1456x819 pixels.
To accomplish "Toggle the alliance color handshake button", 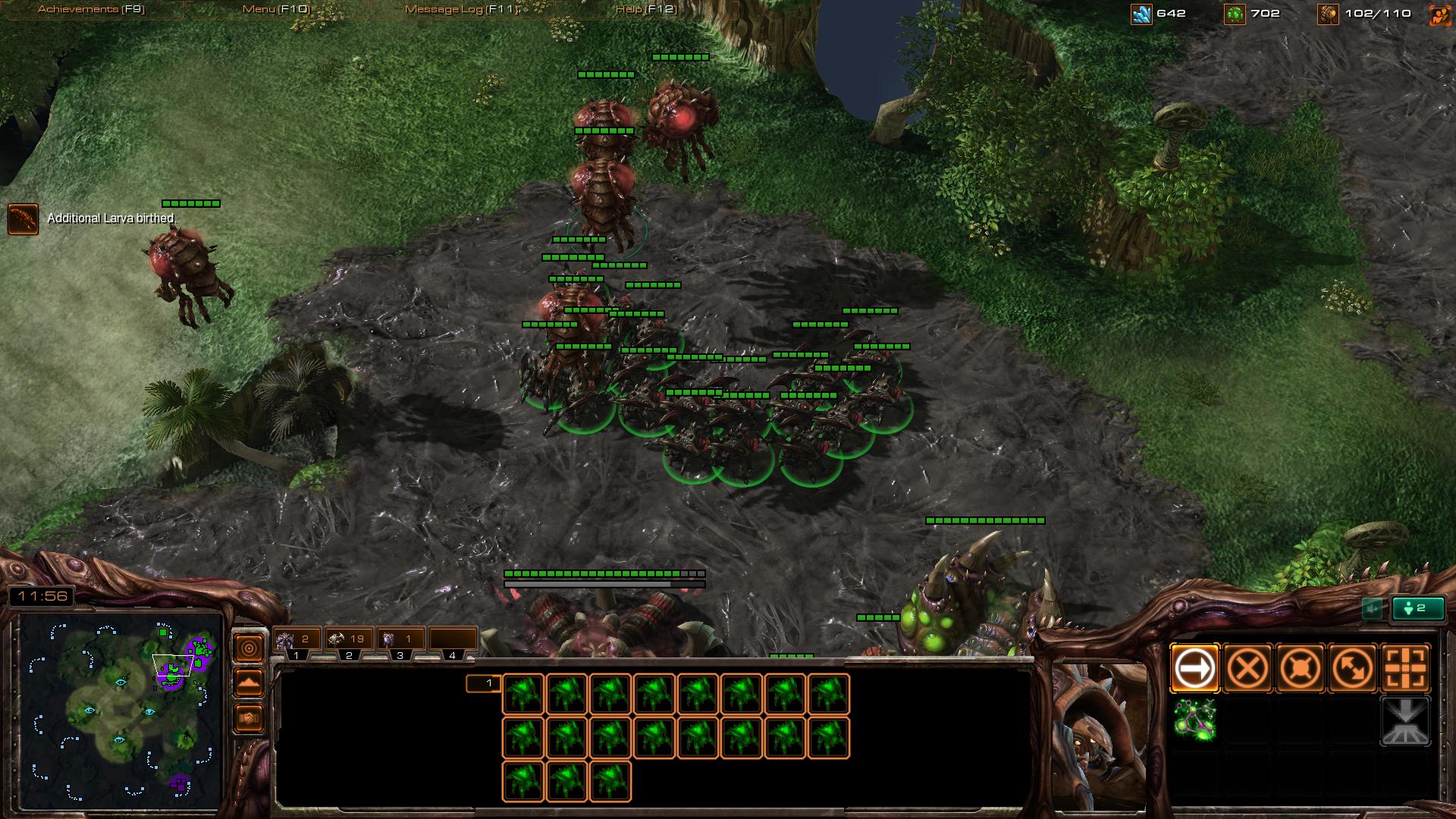I will pyautogui.click(x=249, y=717).
